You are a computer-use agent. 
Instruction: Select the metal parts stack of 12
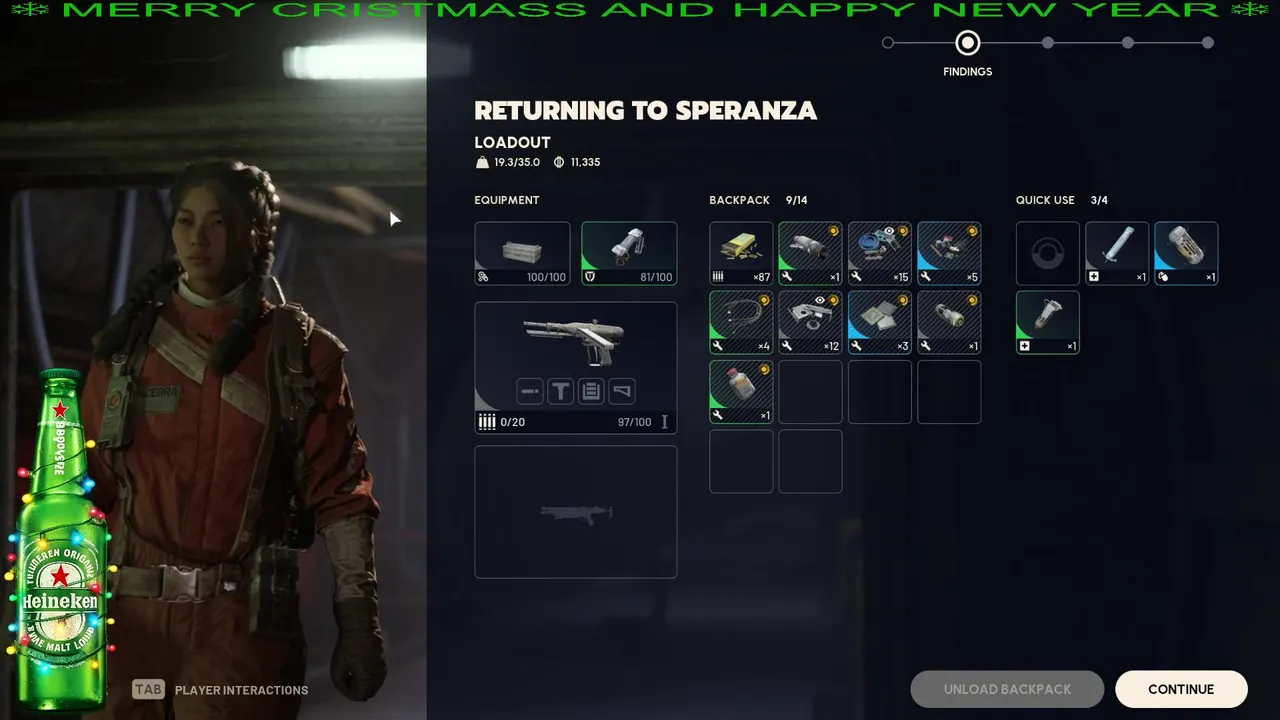(810, 322)
